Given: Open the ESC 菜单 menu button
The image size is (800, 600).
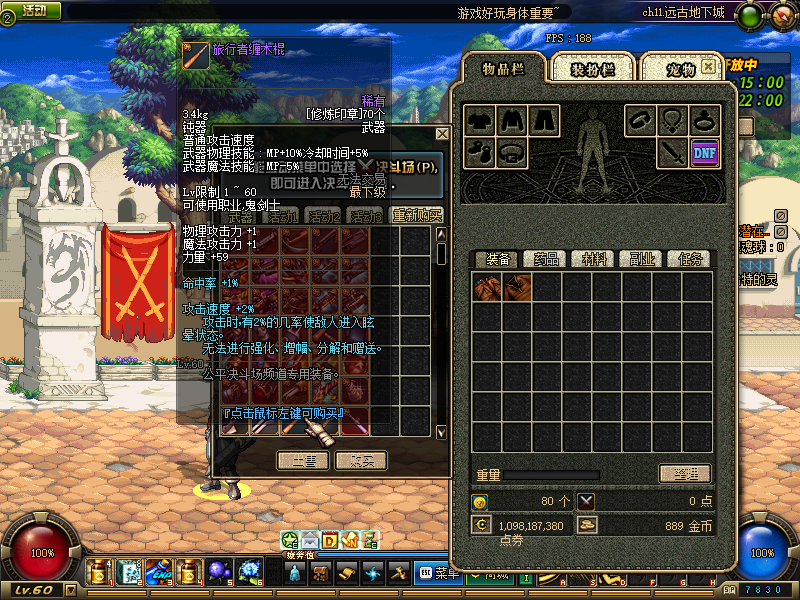Looking at the screenshot, I should pyautogui.click(x=440, y=573).
